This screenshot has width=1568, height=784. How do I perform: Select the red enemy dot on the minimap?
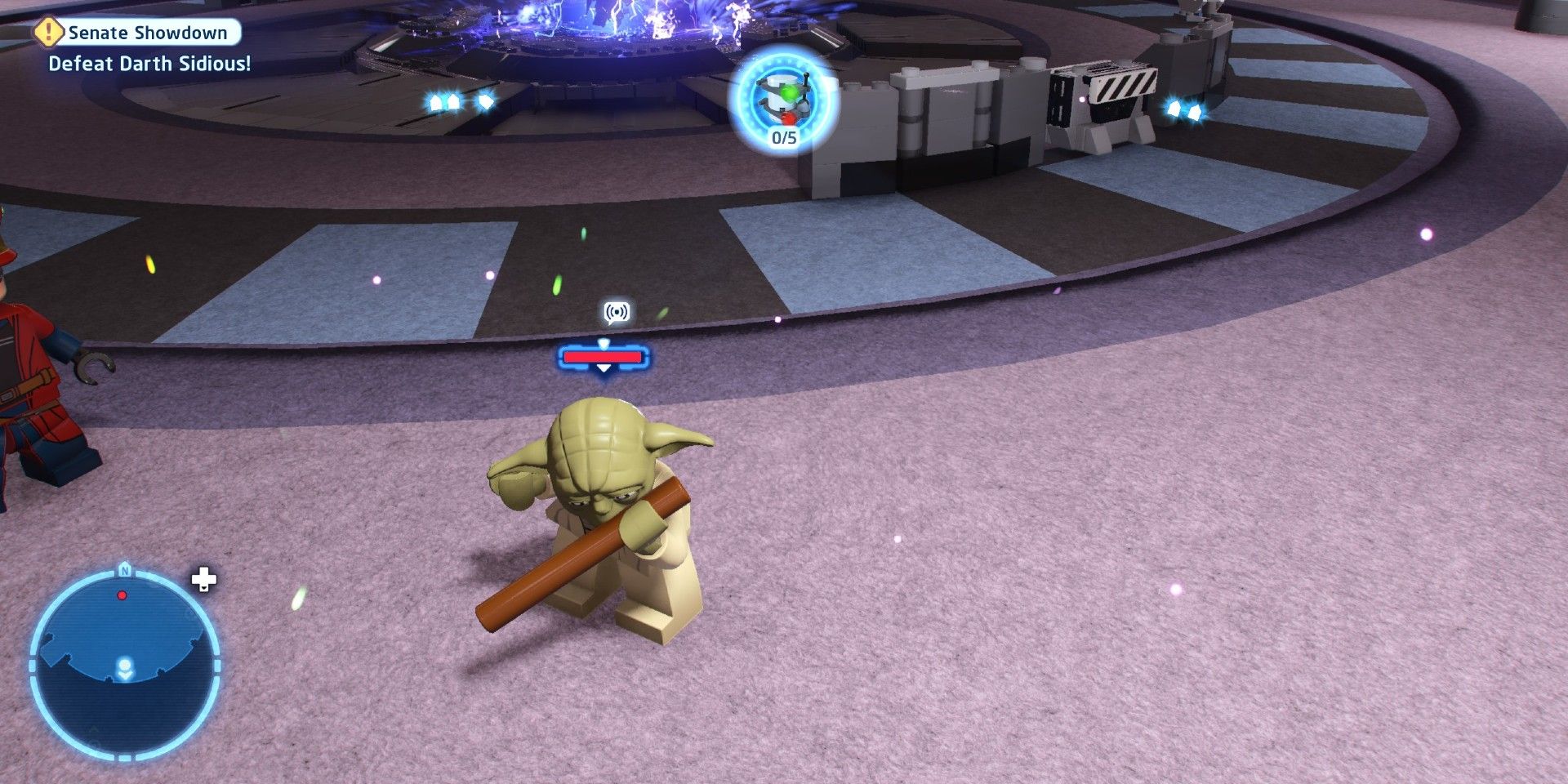[x=122, y=596]
